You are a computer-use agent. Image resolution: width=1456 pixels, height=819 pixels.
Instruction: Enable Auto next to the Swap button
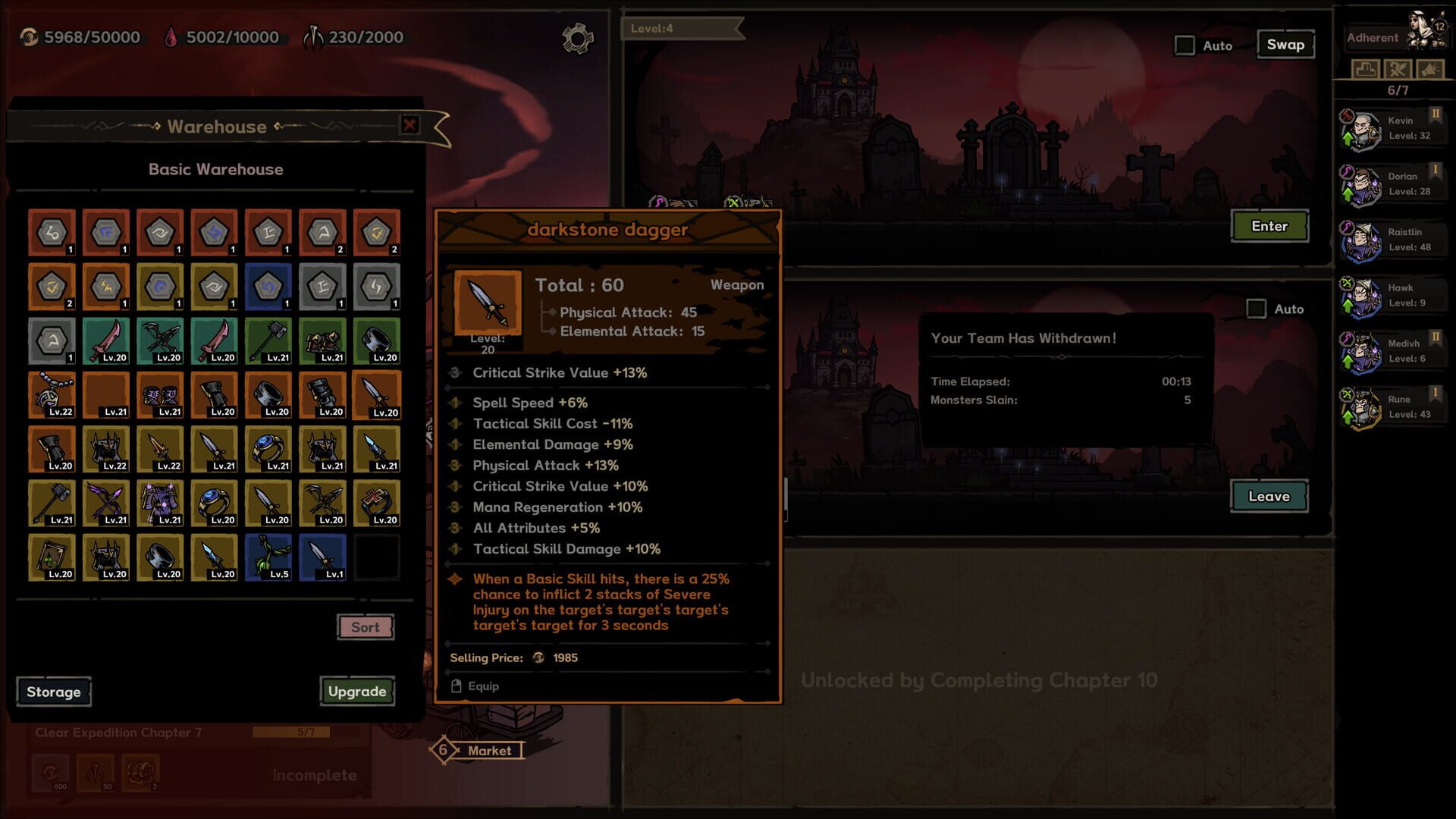point(1183,45)
